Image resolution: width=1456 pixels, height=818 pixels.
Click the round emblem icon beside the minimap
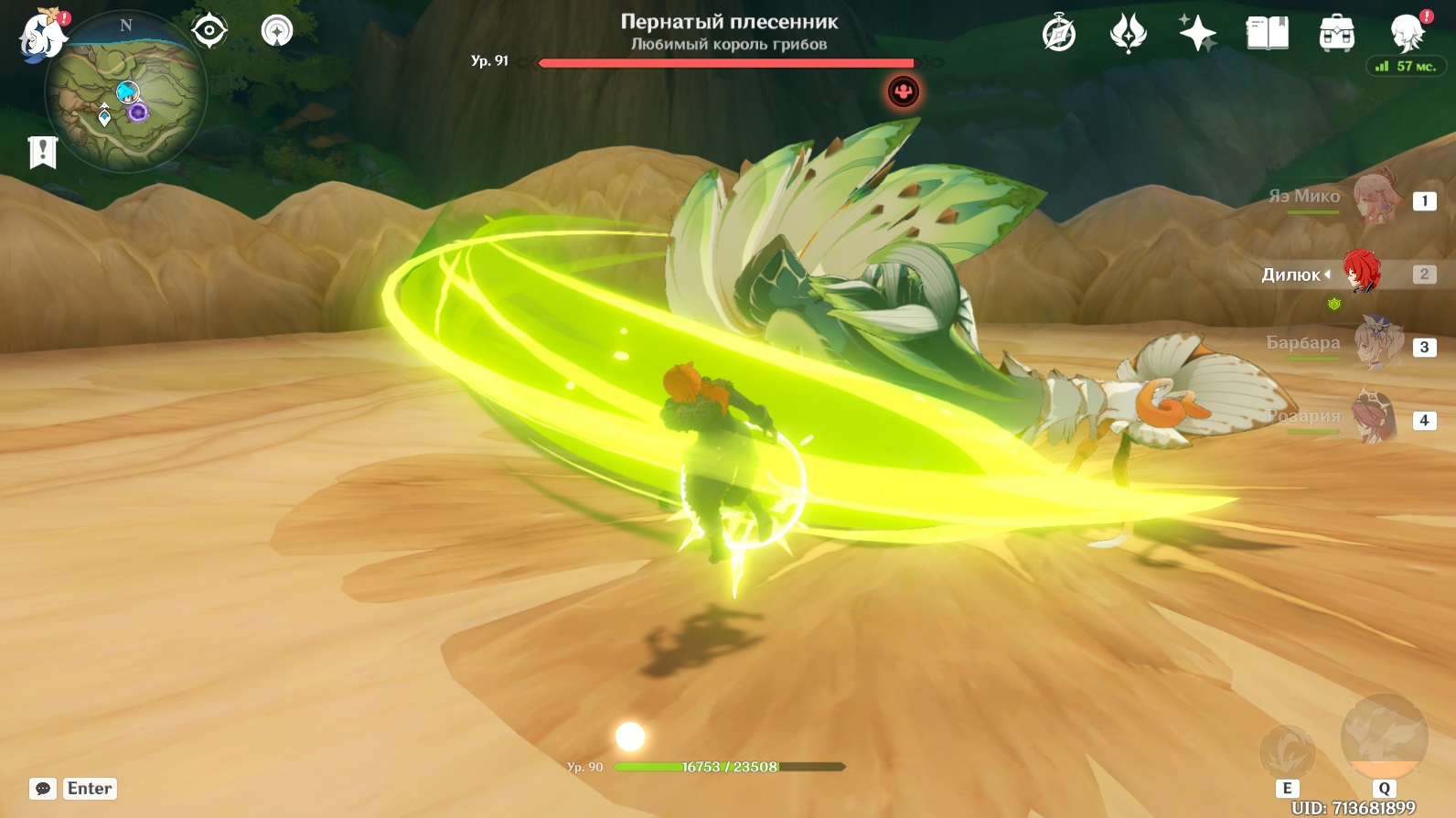pos(277,31)
